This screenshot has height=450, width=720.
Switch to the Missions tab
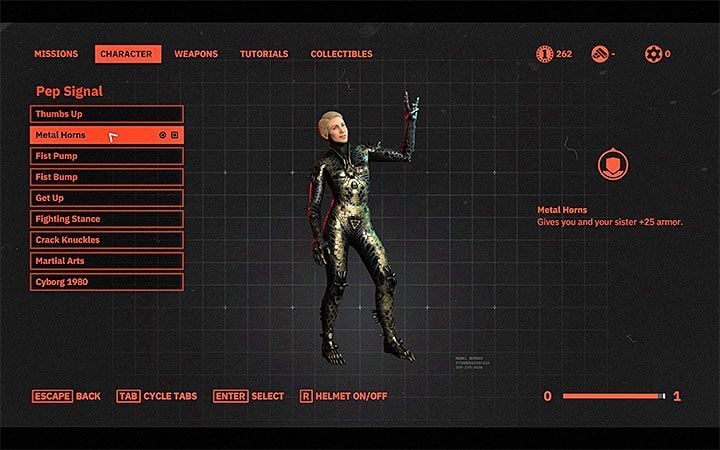pos(56,54)
